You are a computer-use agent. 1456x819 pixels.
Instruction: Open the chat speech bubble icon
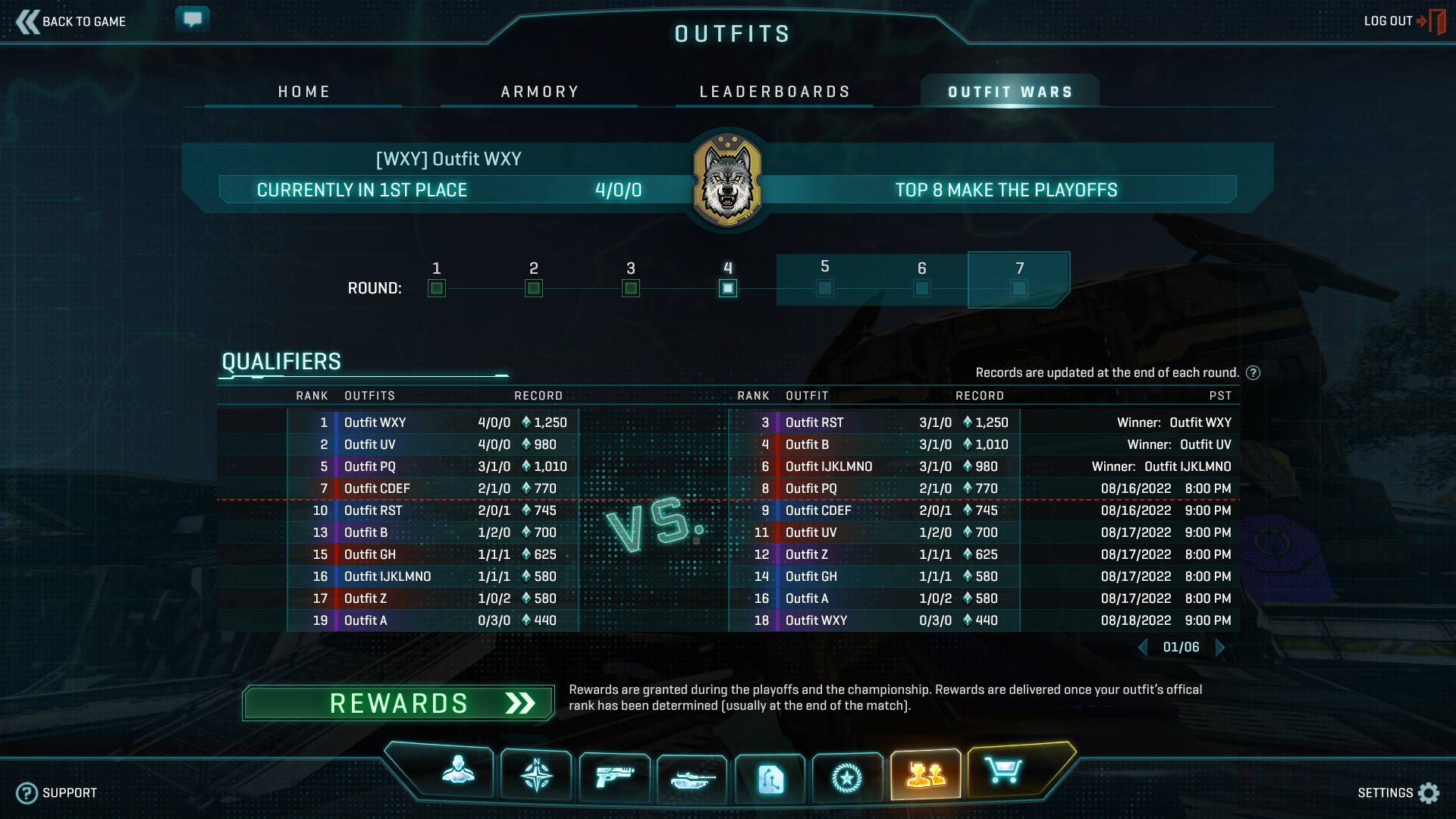193,18
